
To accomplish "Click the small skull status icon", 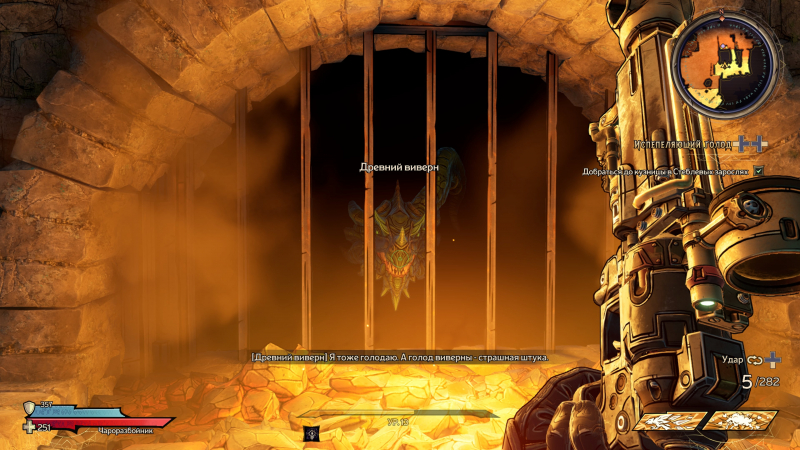I will (x=312, y=431).
